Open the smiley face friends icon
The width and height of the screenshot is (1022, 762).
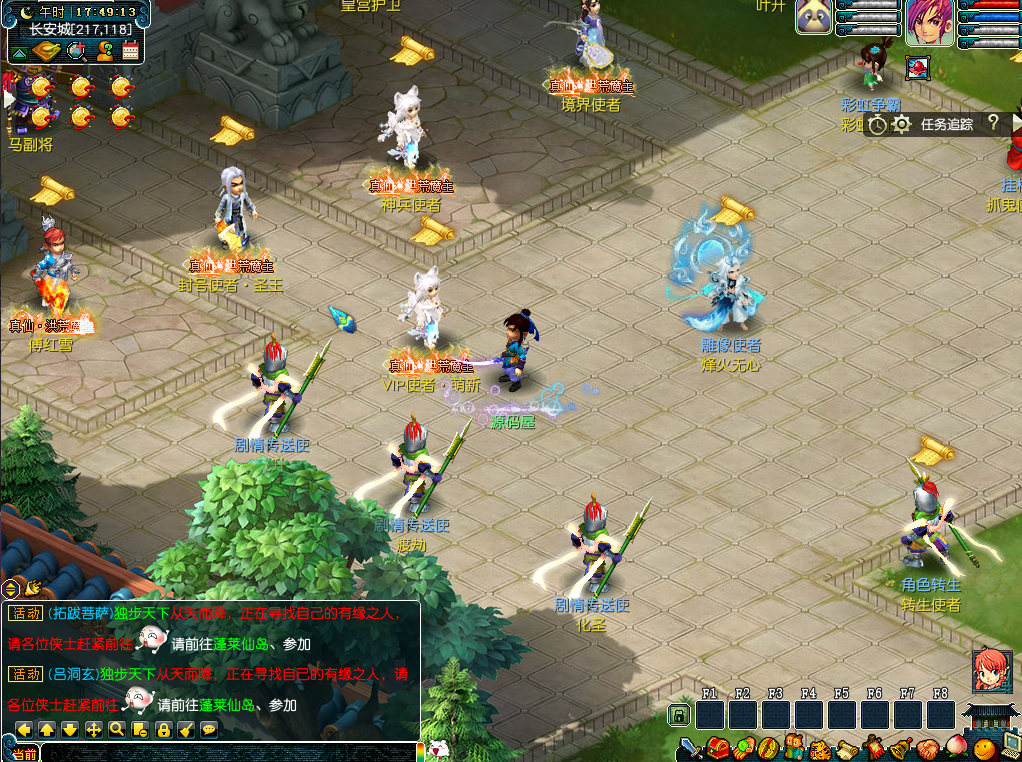982,748
